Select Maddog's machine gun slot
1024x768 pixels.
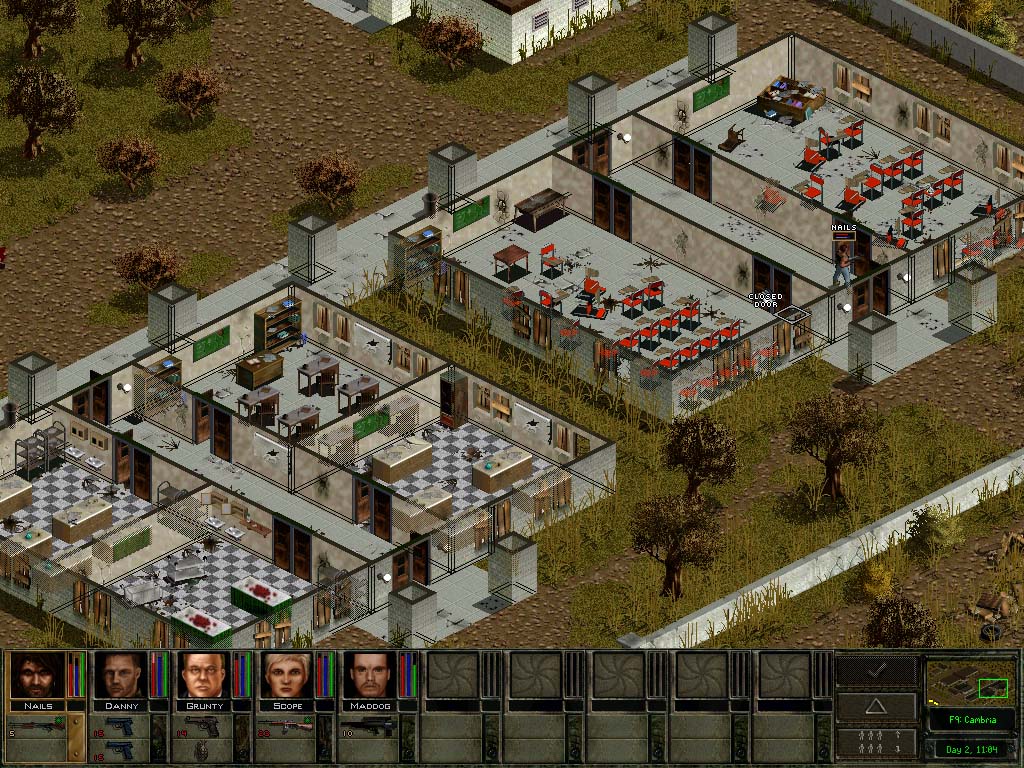[x=368, y=727]
